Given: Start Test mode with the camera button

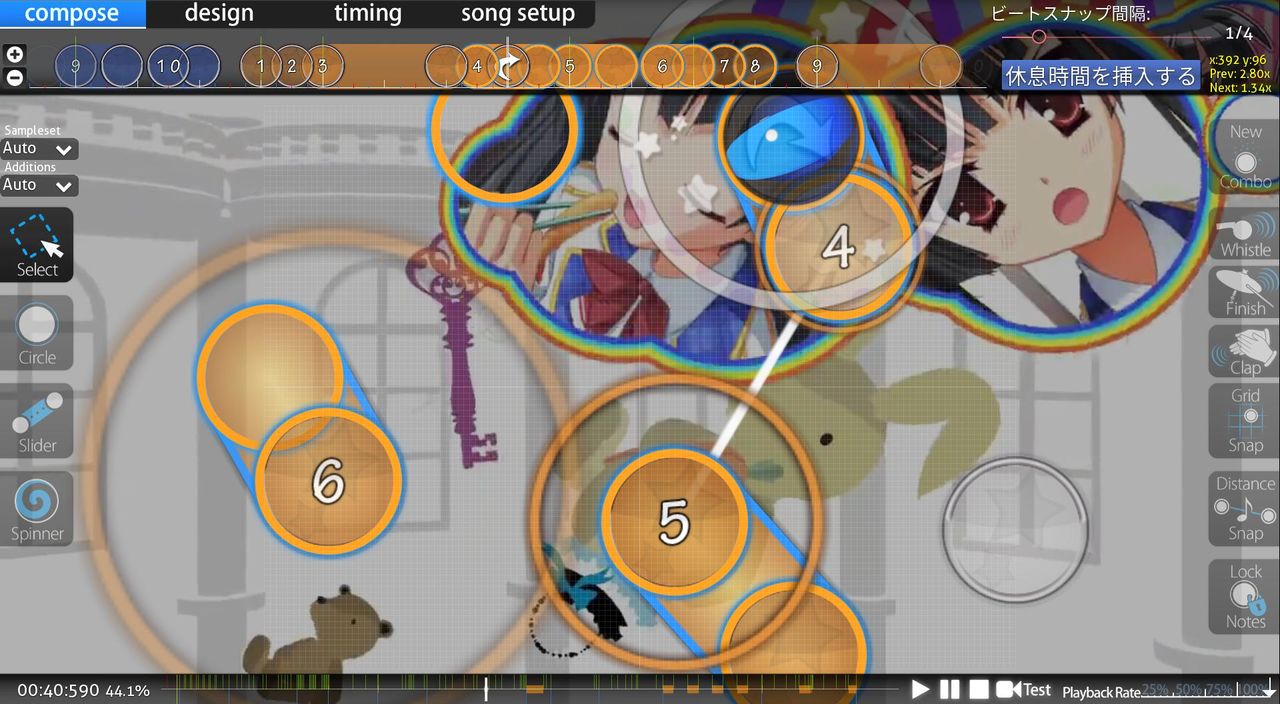Looking at the screenshot, I should [x=1023, y=689].
